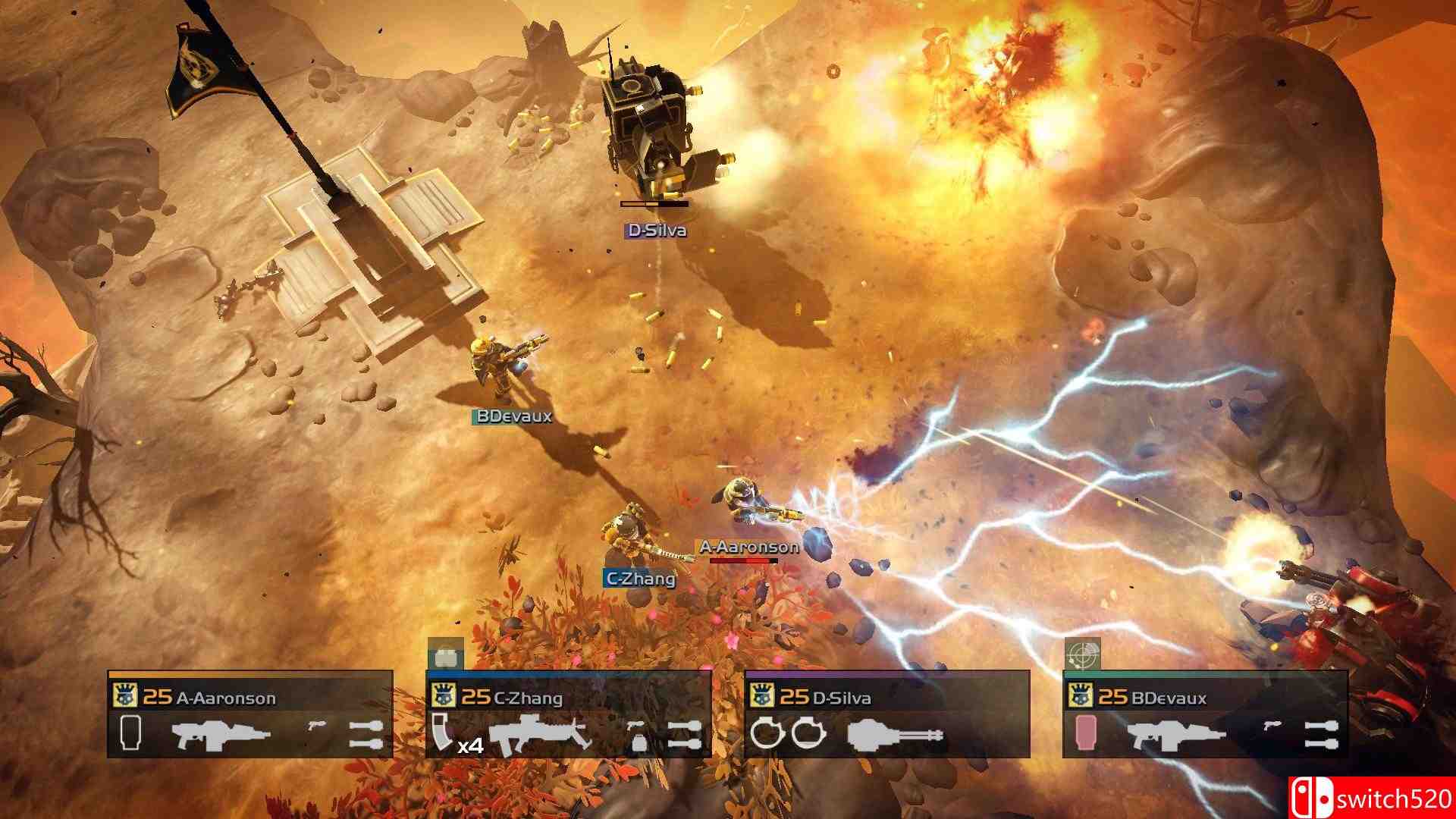Select A-Aaronson's skull rank badge
Screen dimensions: 1456x819
pyautogui.click(x=124, y=696)
